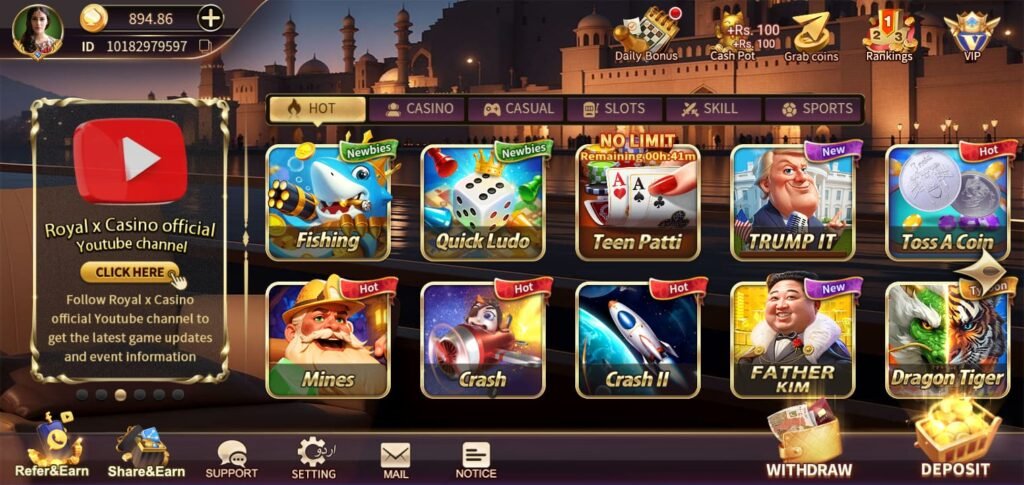Open the SETTING gear menu
This screenshot has width=1024, height=485.
tap(313, 458)
